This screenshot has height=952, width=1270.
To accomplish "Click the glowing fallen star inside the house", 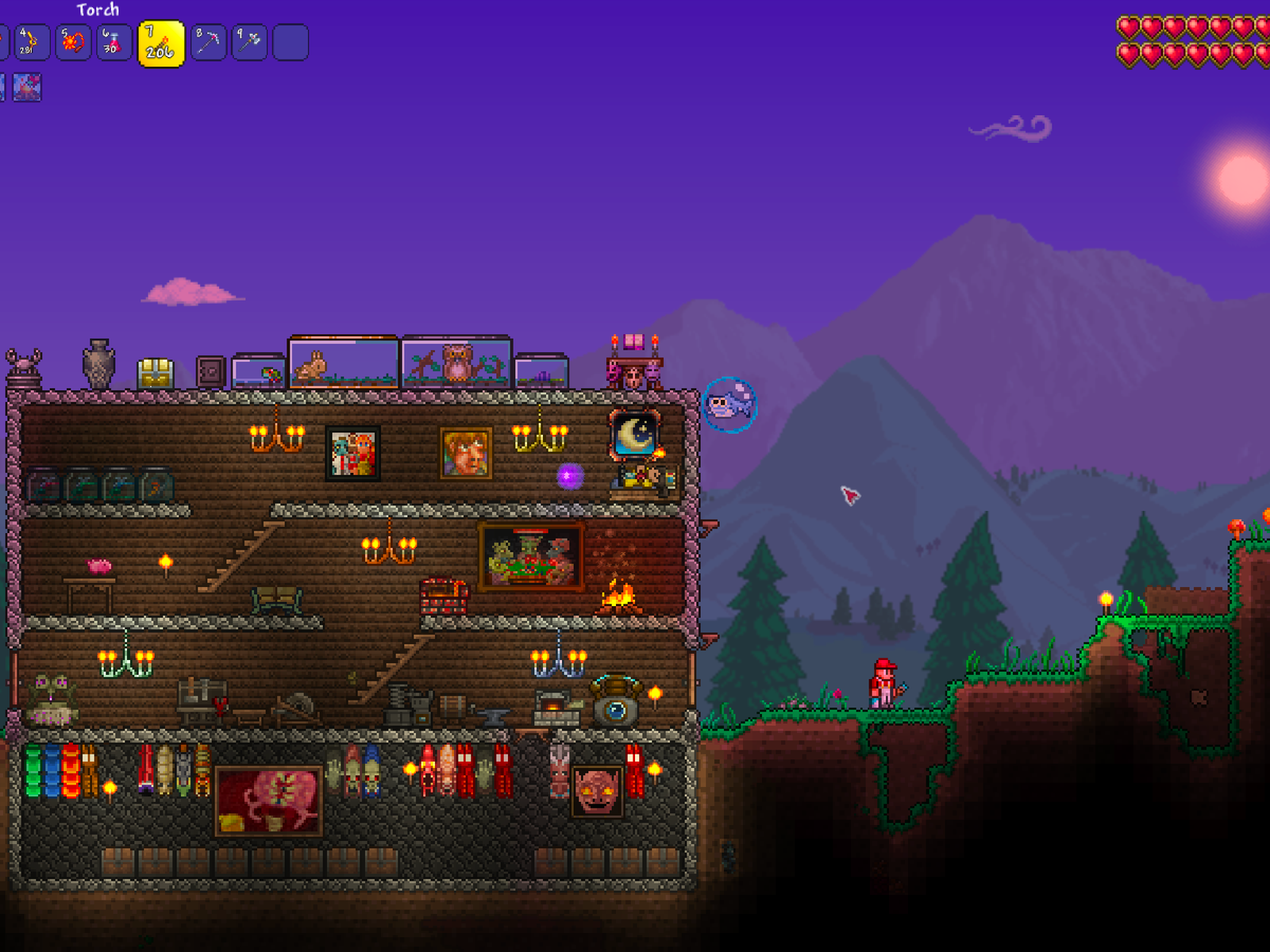I will 570,476.
